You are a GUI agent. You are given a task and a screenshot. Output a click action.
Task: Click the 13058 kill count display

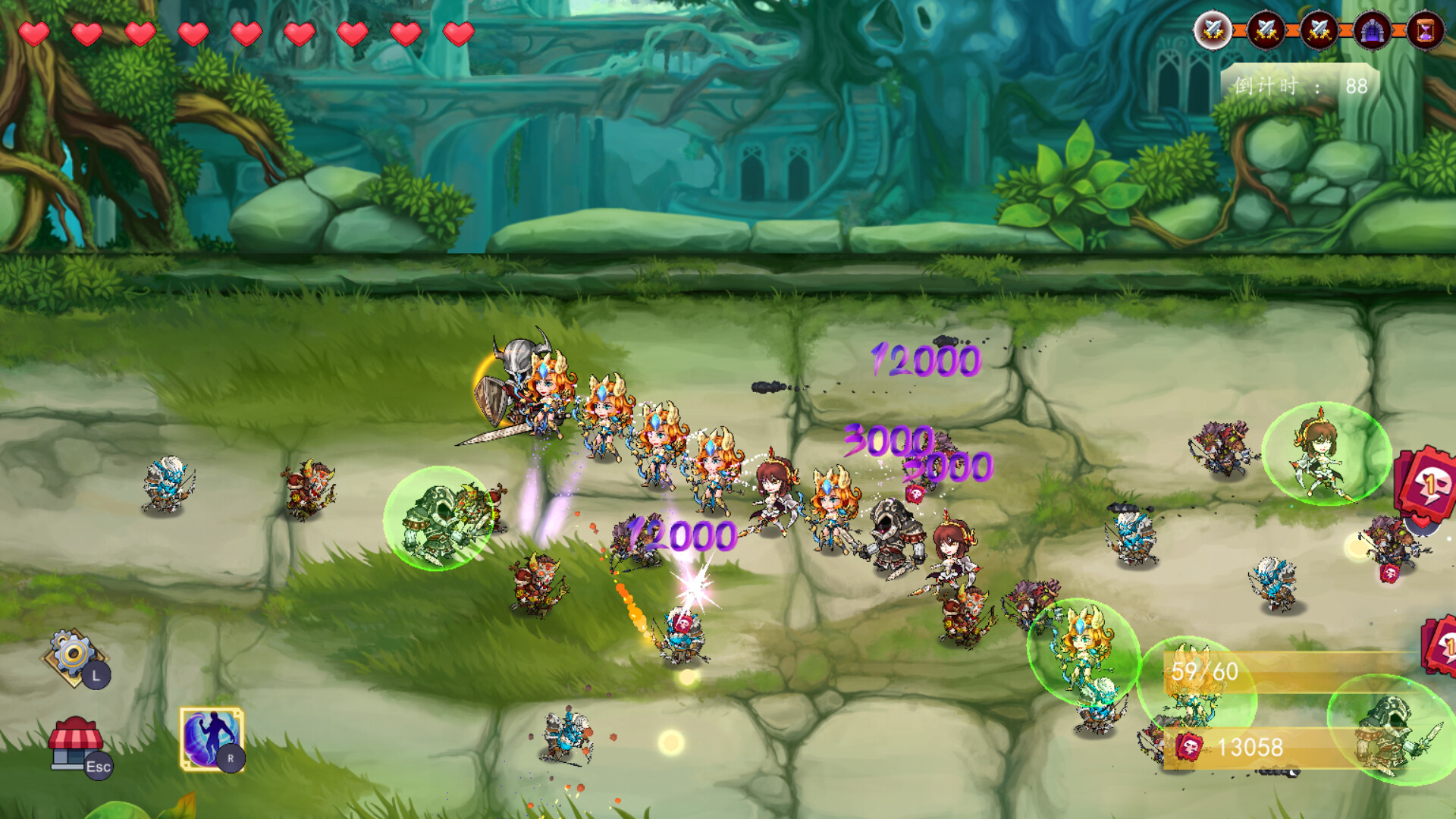(1250, 746)
